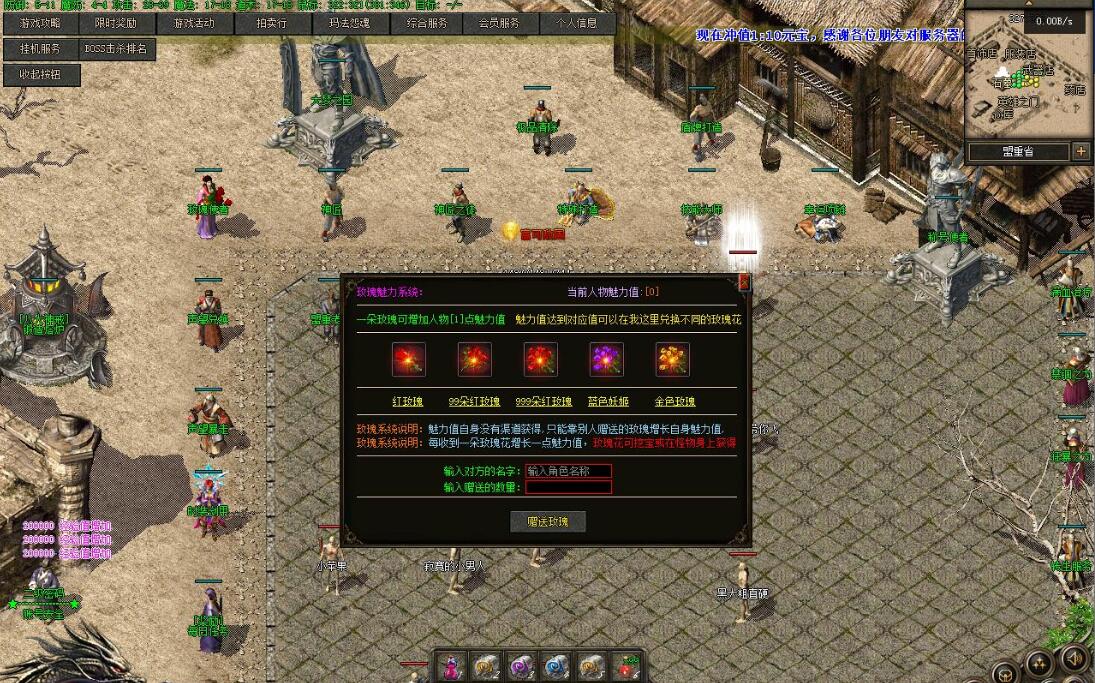Open the 挂机服务 auto-play service

[39, 48]
